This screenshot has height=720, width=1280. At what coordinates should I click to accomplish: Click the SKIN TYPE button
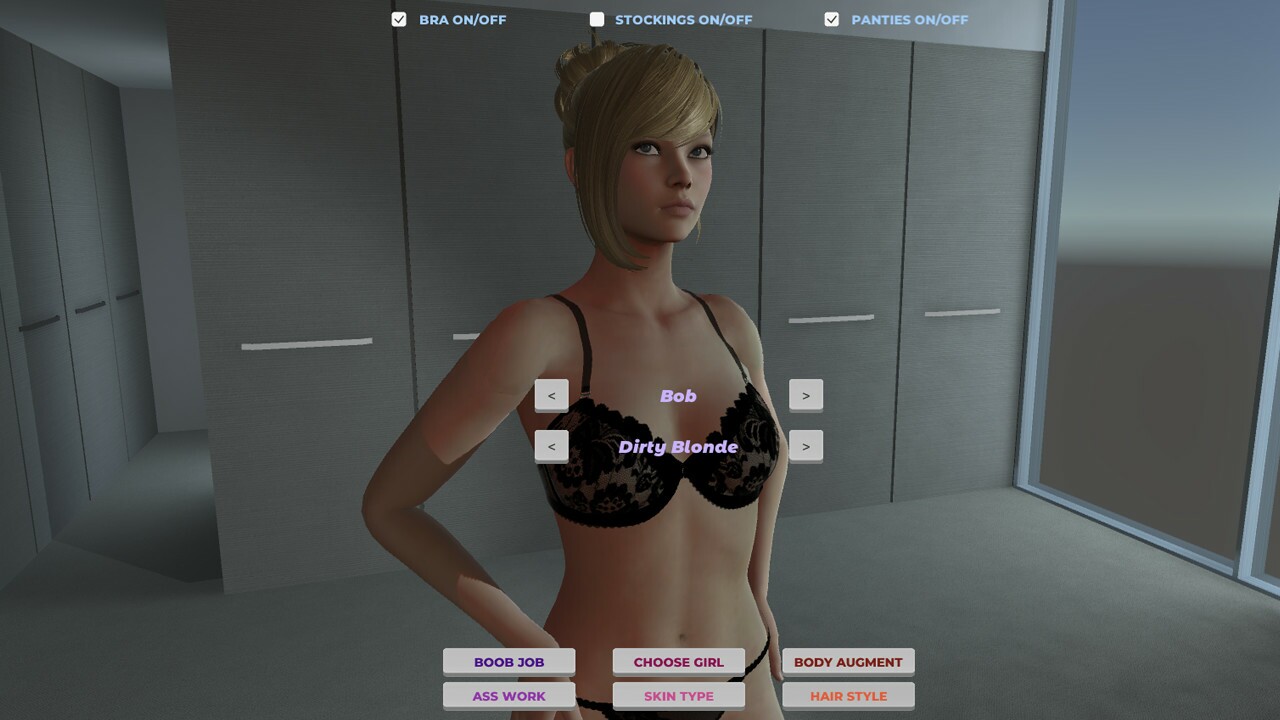click(678, 696)
